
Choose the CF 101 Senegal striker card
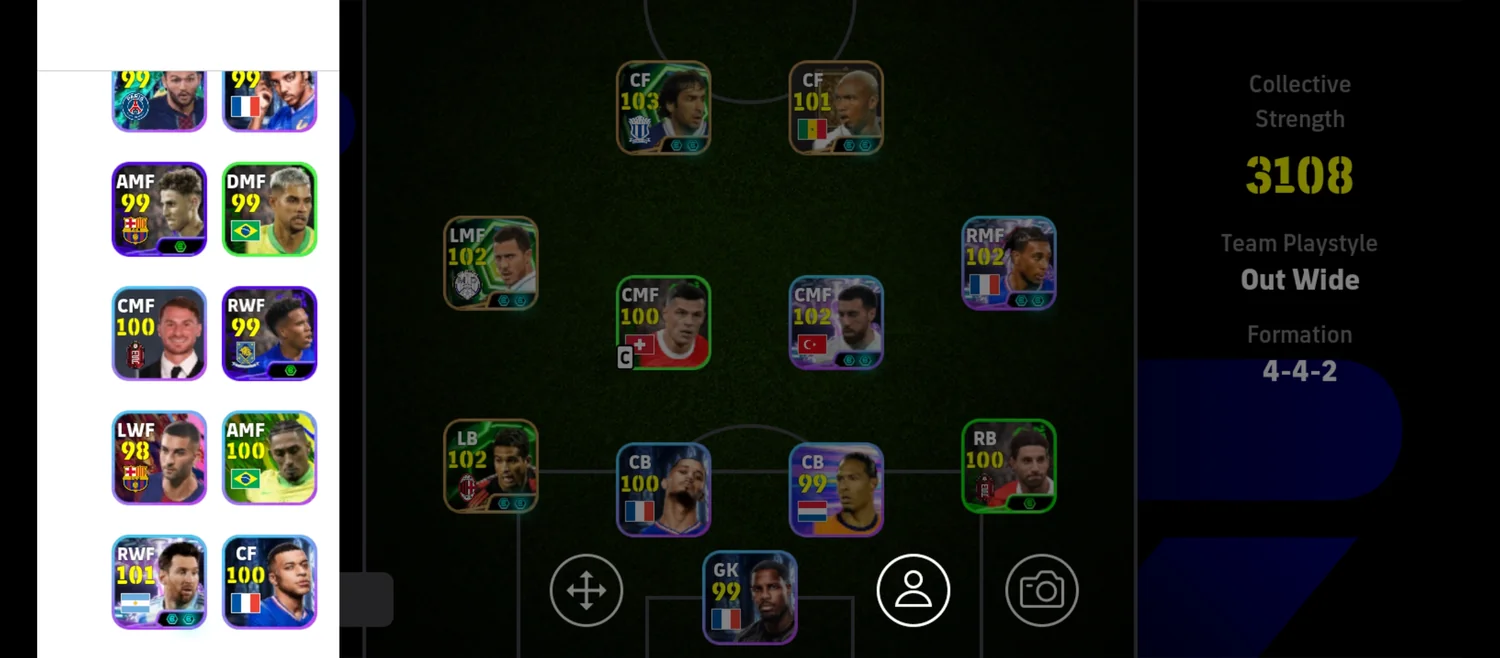click(x=836, y=108)
